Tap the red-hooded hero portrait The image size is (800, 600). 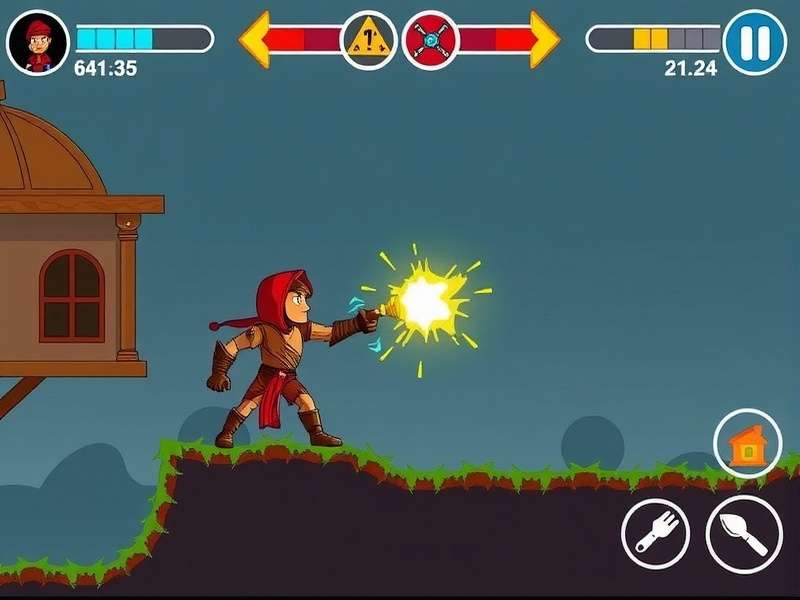click(38, 43)
